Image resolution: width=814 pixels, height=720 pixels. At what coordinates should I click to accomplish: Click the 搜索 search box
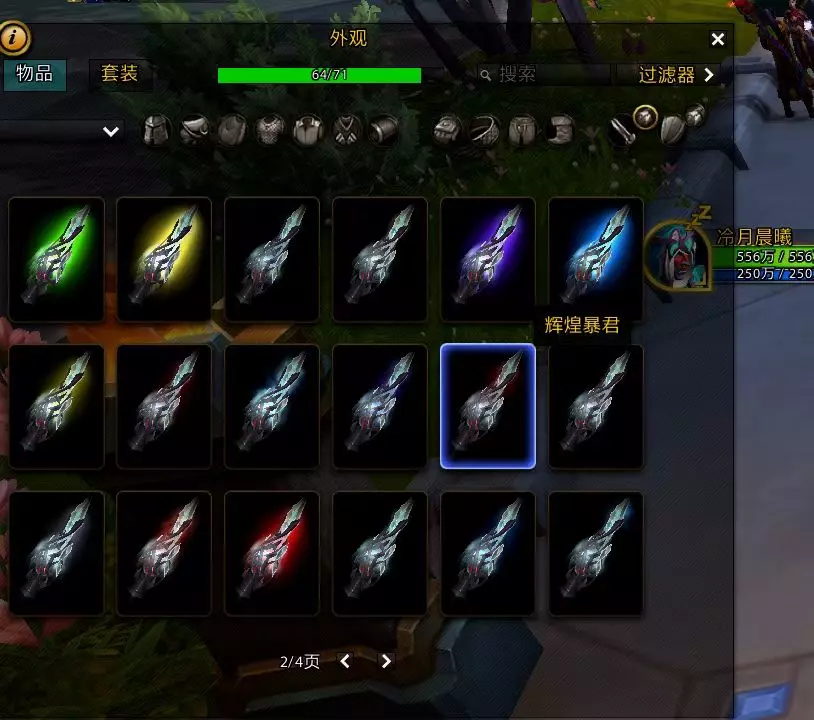click(545, 75)
